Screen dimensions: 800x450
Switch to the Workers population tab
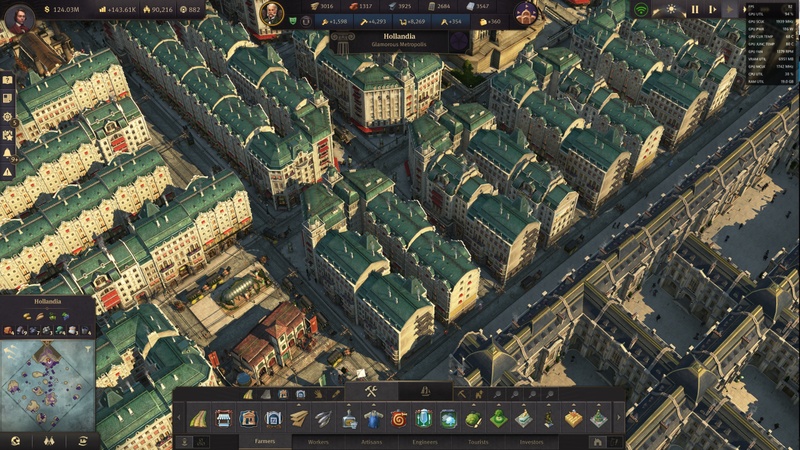(319, 440)
